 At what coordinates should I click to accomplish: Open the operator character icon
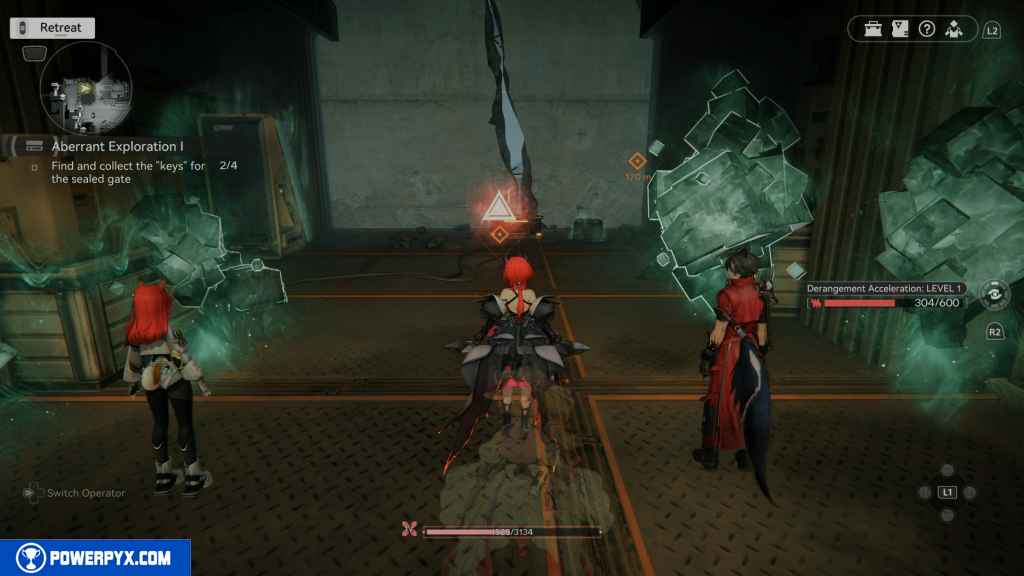tap(953, 29)
